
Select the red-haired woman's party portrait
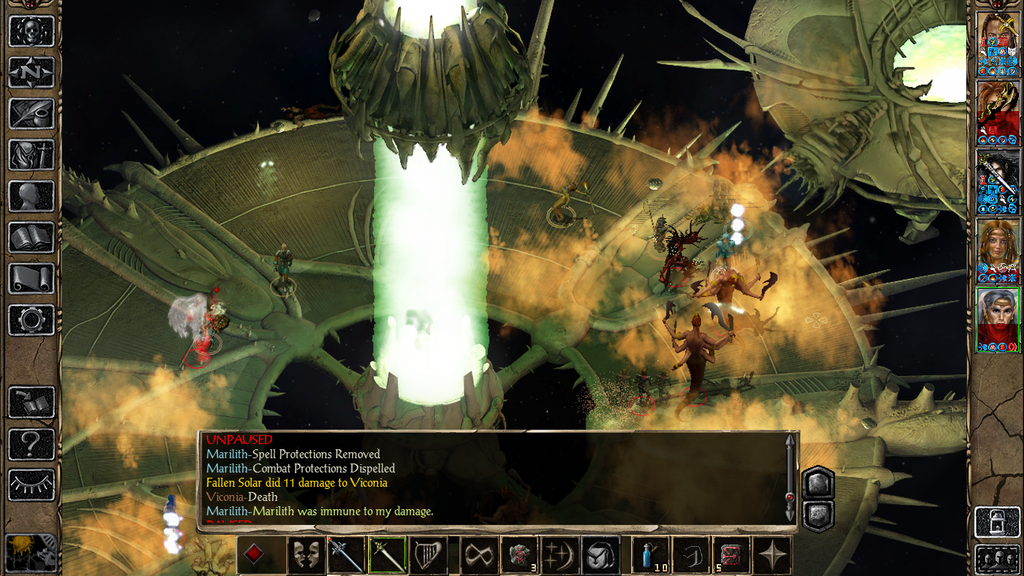pyautogui.click(x=998, y=250)
